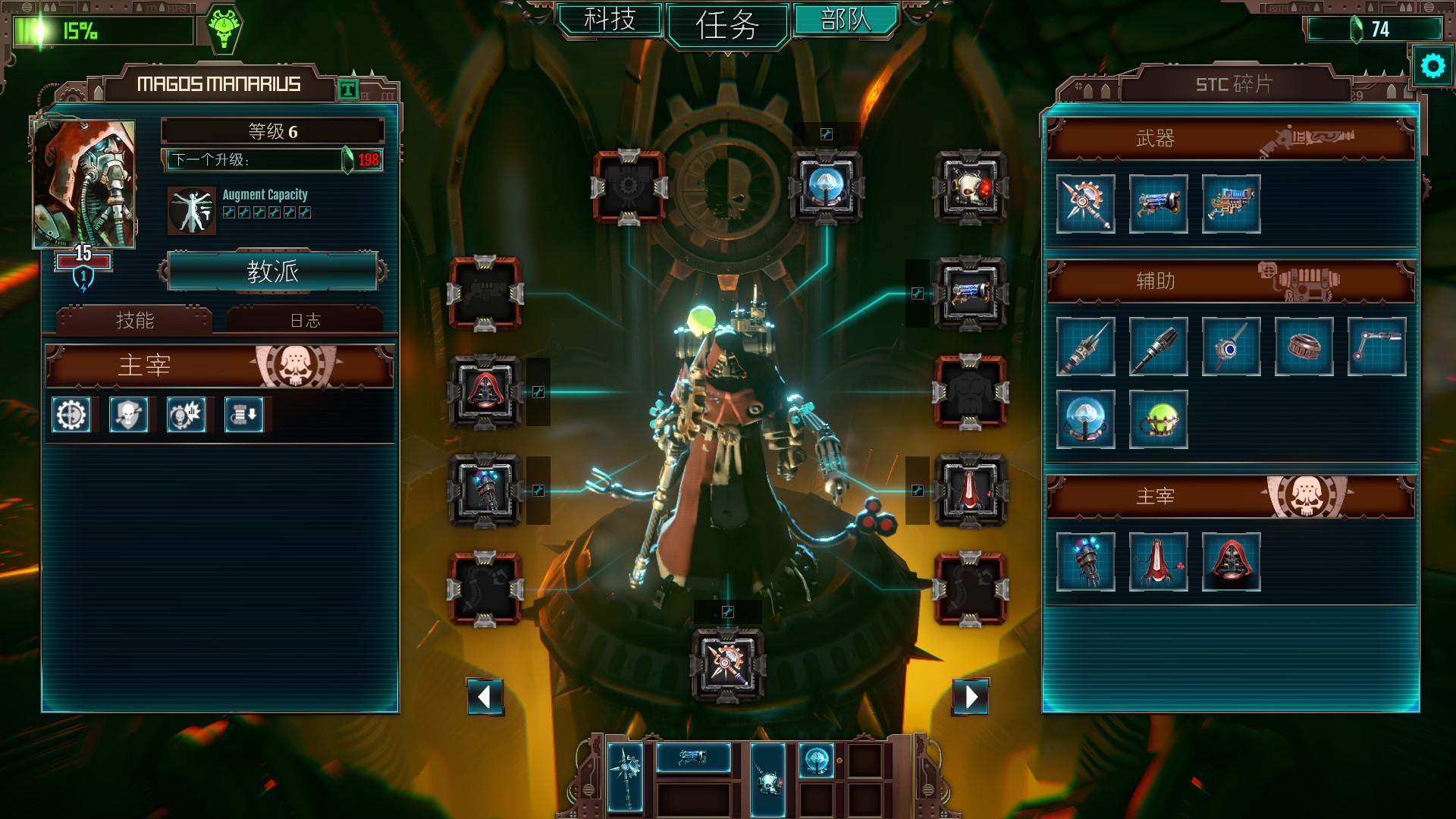
Task: Select the crosshair gear skill icon
Action: [71, 415]
